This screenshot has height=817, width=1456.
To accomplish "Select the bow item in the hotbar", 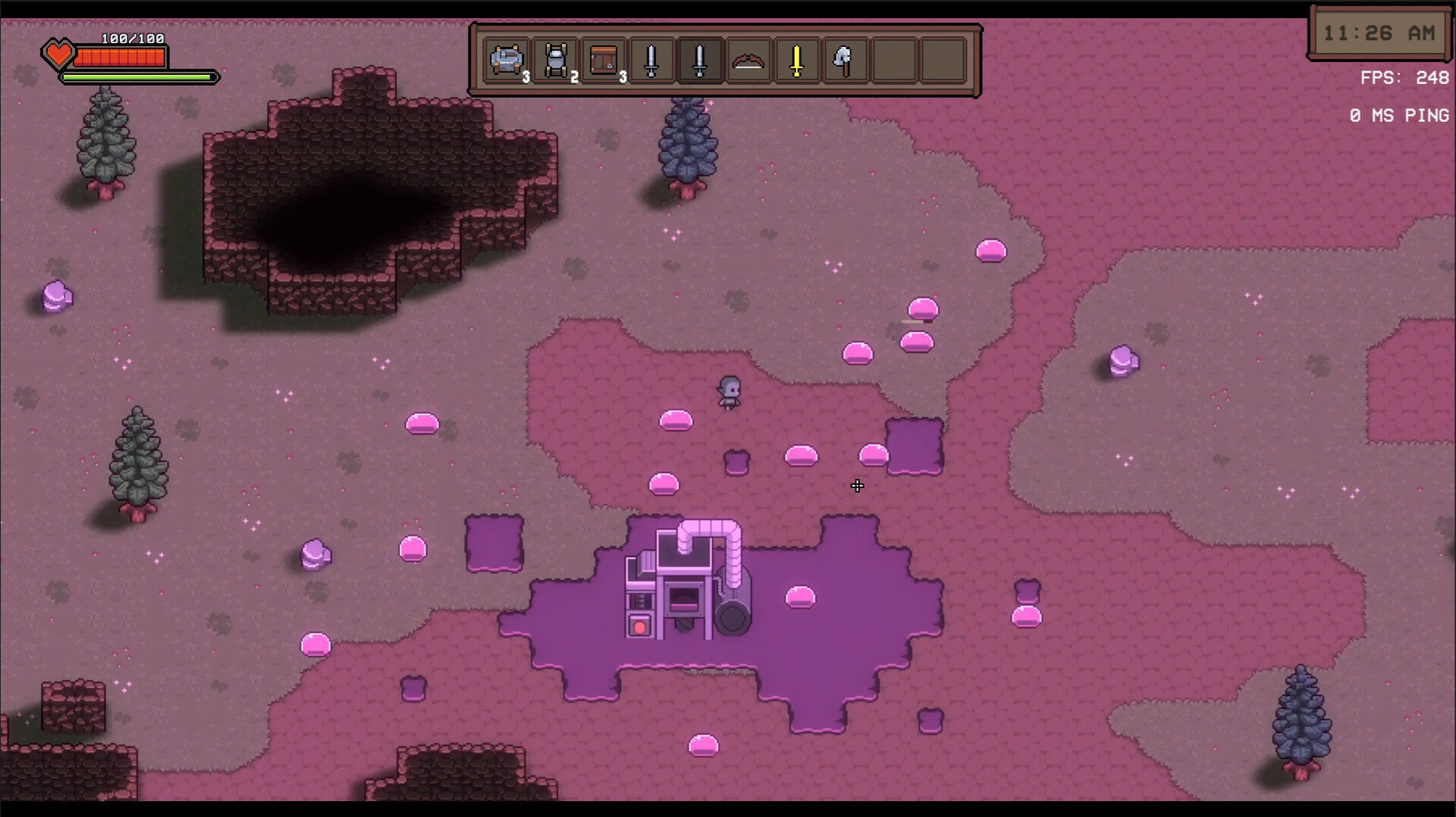I will pyautogui.click(x=748, y=61).
